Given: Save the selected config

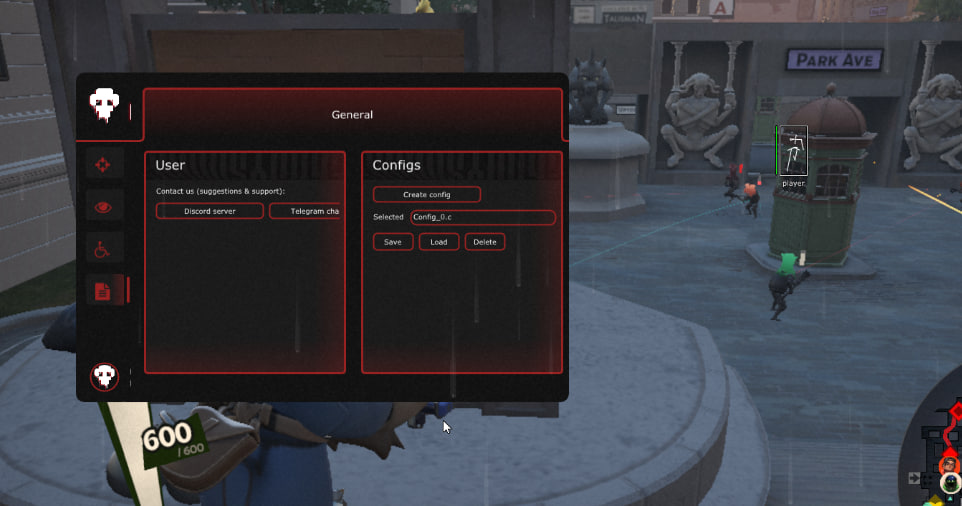Looking at the screenshot, I should click(x=393, y=242).
